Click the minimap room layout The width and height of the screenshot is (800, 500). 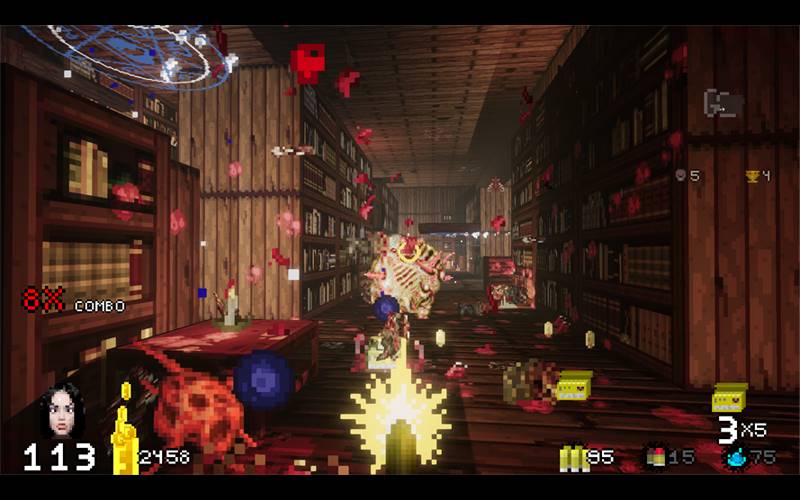click(723, 104)
